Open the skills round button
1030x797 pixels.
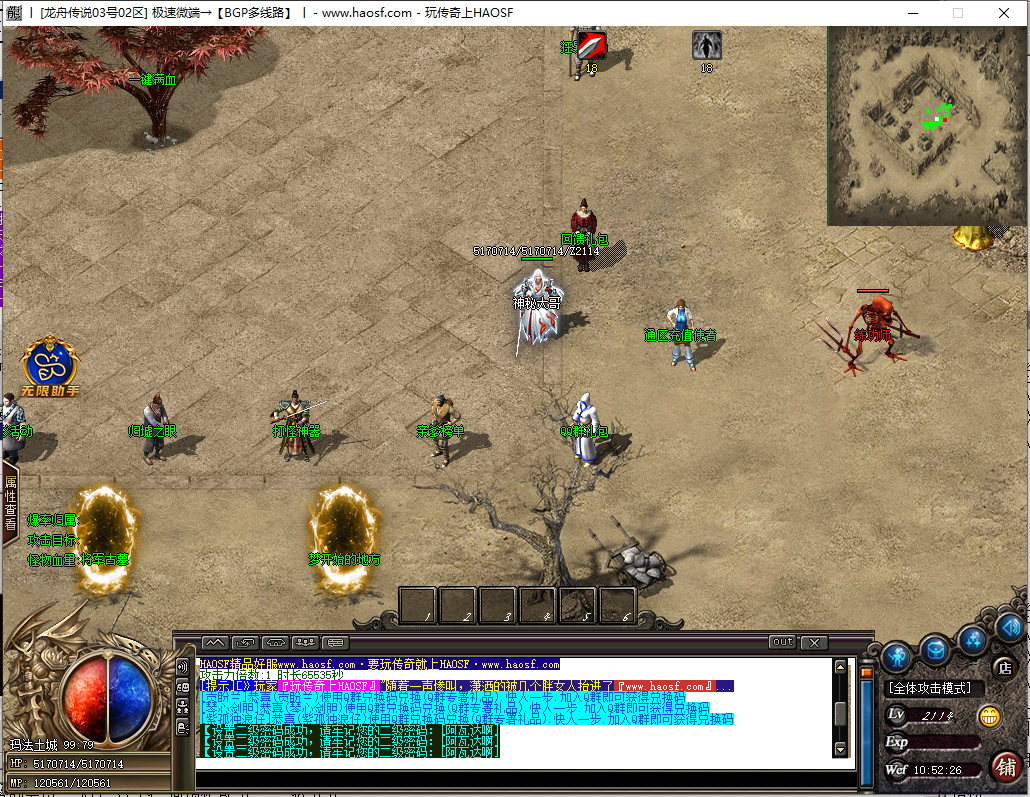(973, 639)
